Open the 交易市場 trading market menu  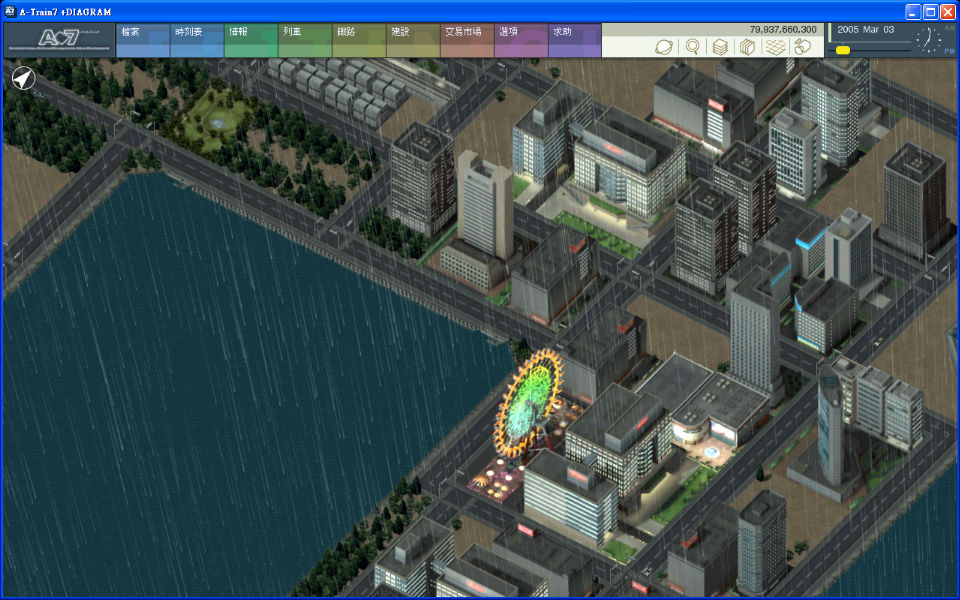pos(466,41)
